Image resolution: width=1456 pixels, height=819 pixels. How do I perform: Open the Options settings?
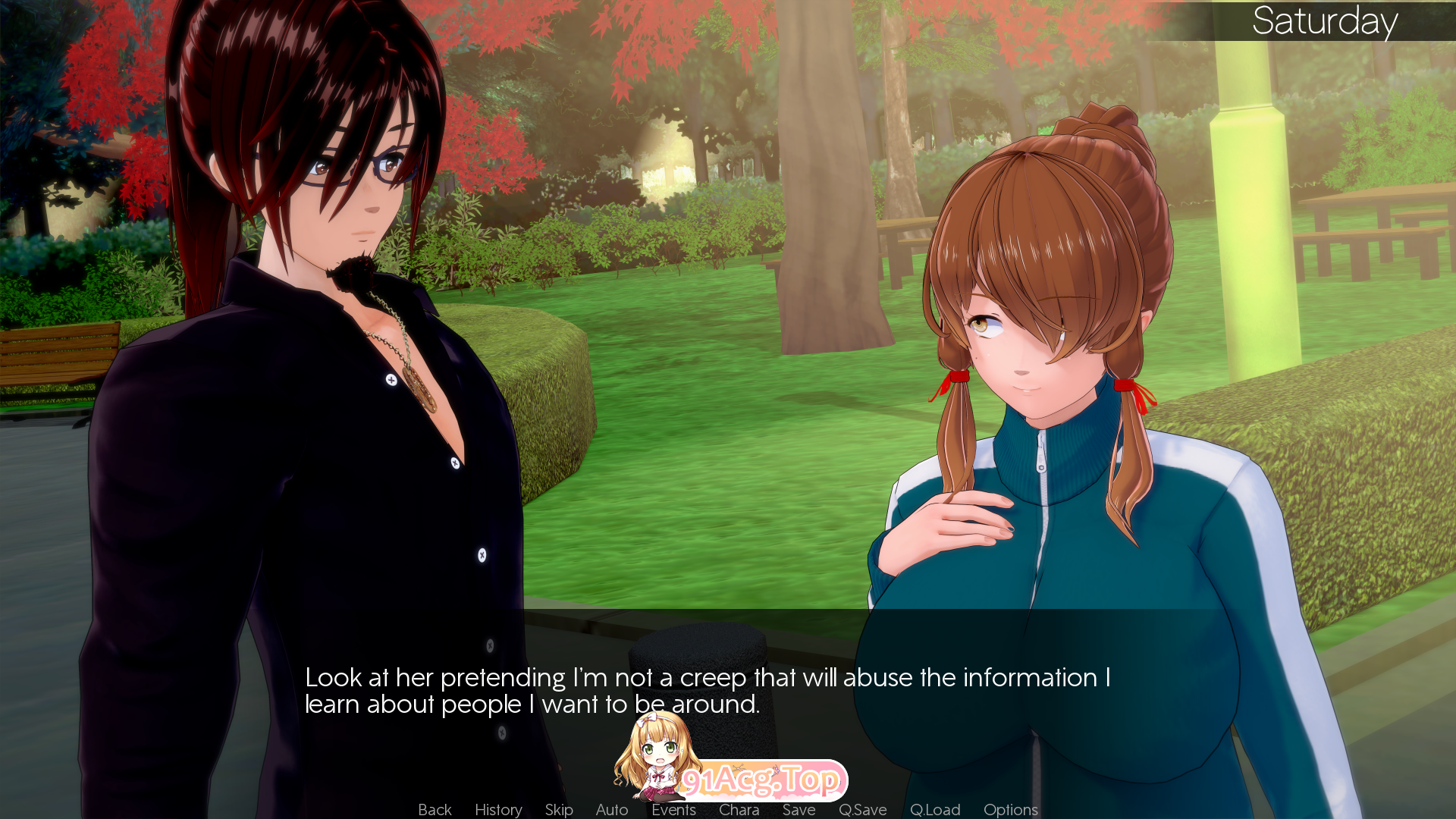[1009, 809]
